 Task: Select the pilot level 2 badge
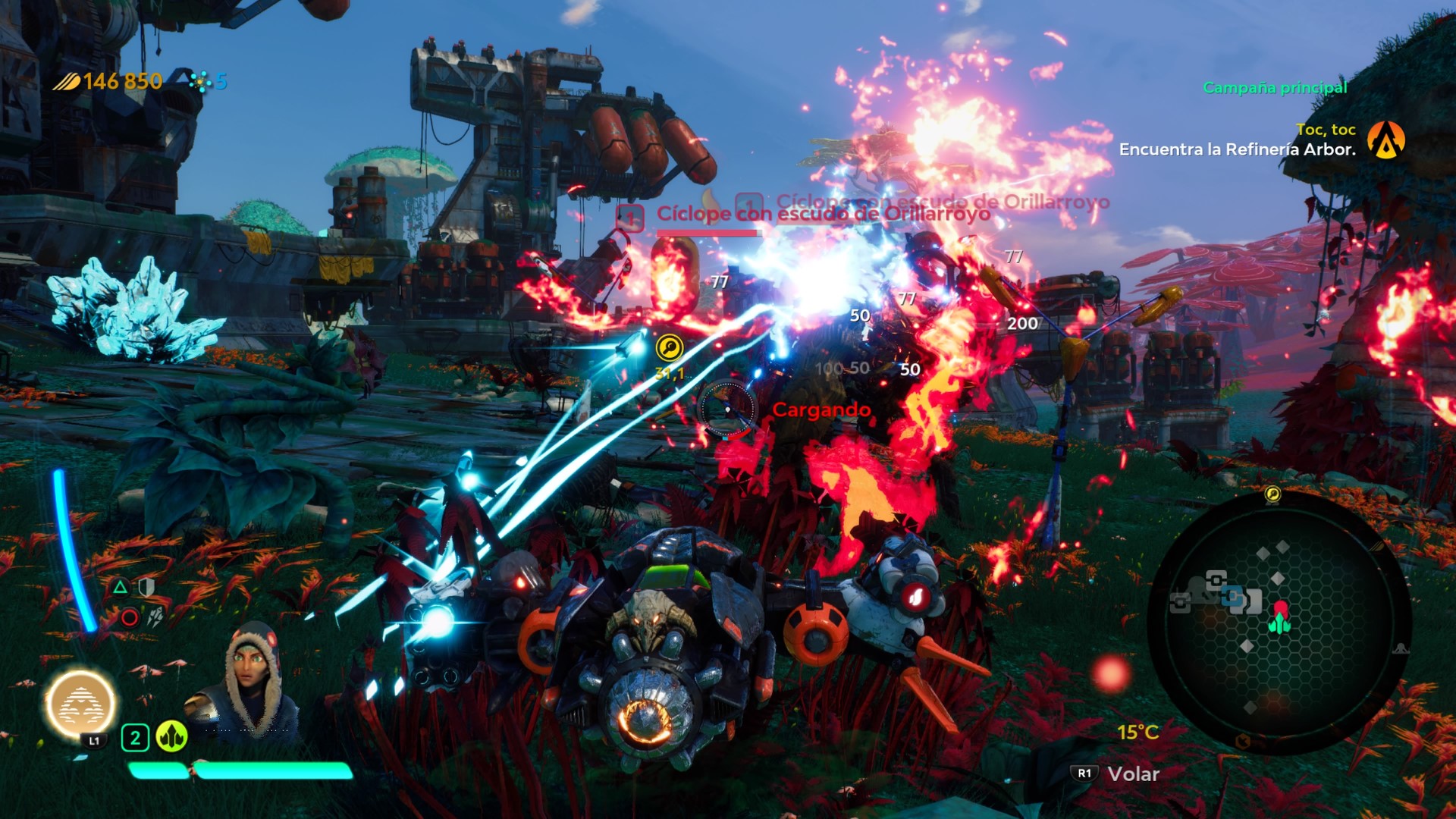(x=135, y=737)
